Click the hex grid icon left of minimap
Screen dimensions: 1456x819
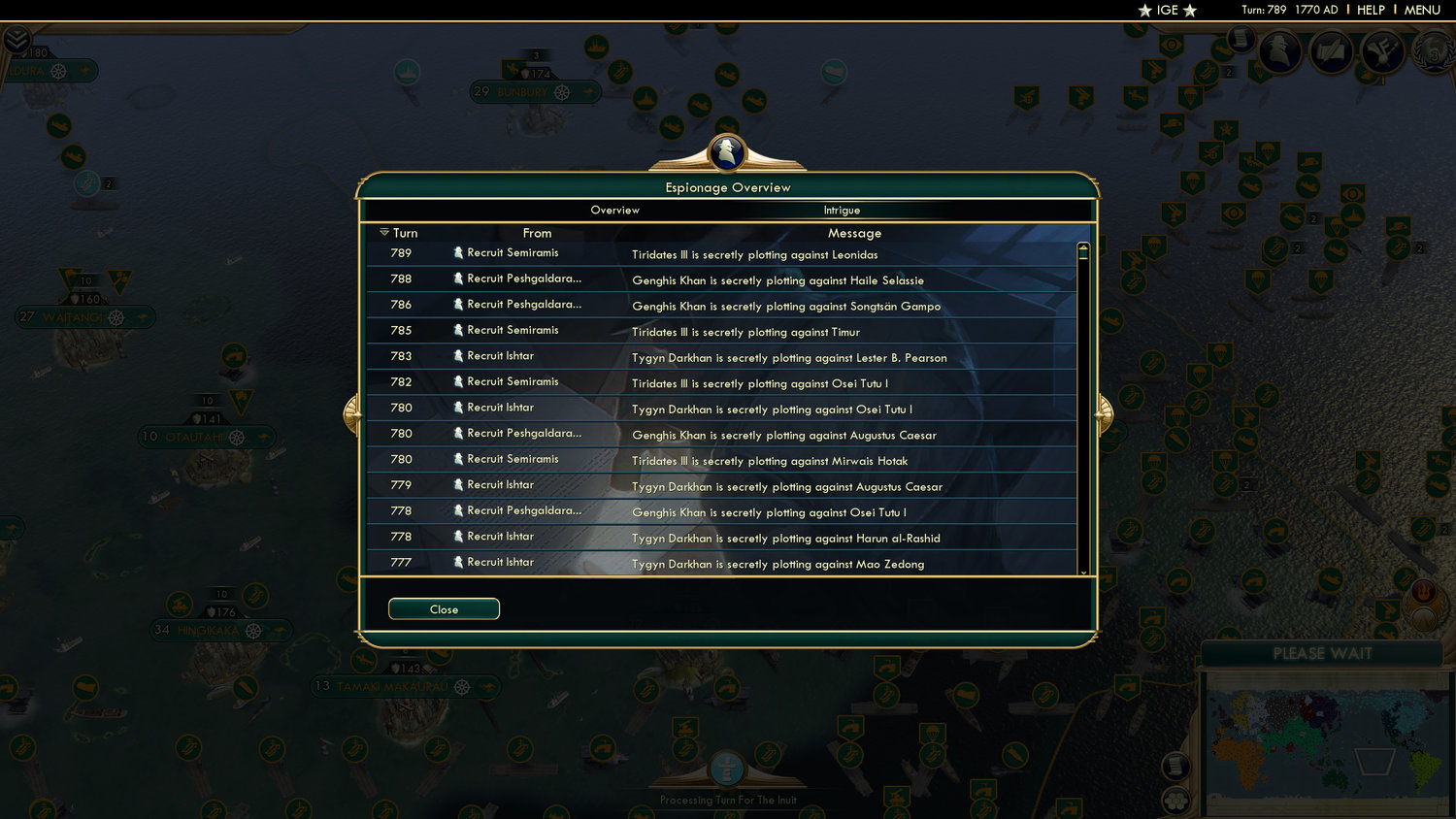(1174, 799)
